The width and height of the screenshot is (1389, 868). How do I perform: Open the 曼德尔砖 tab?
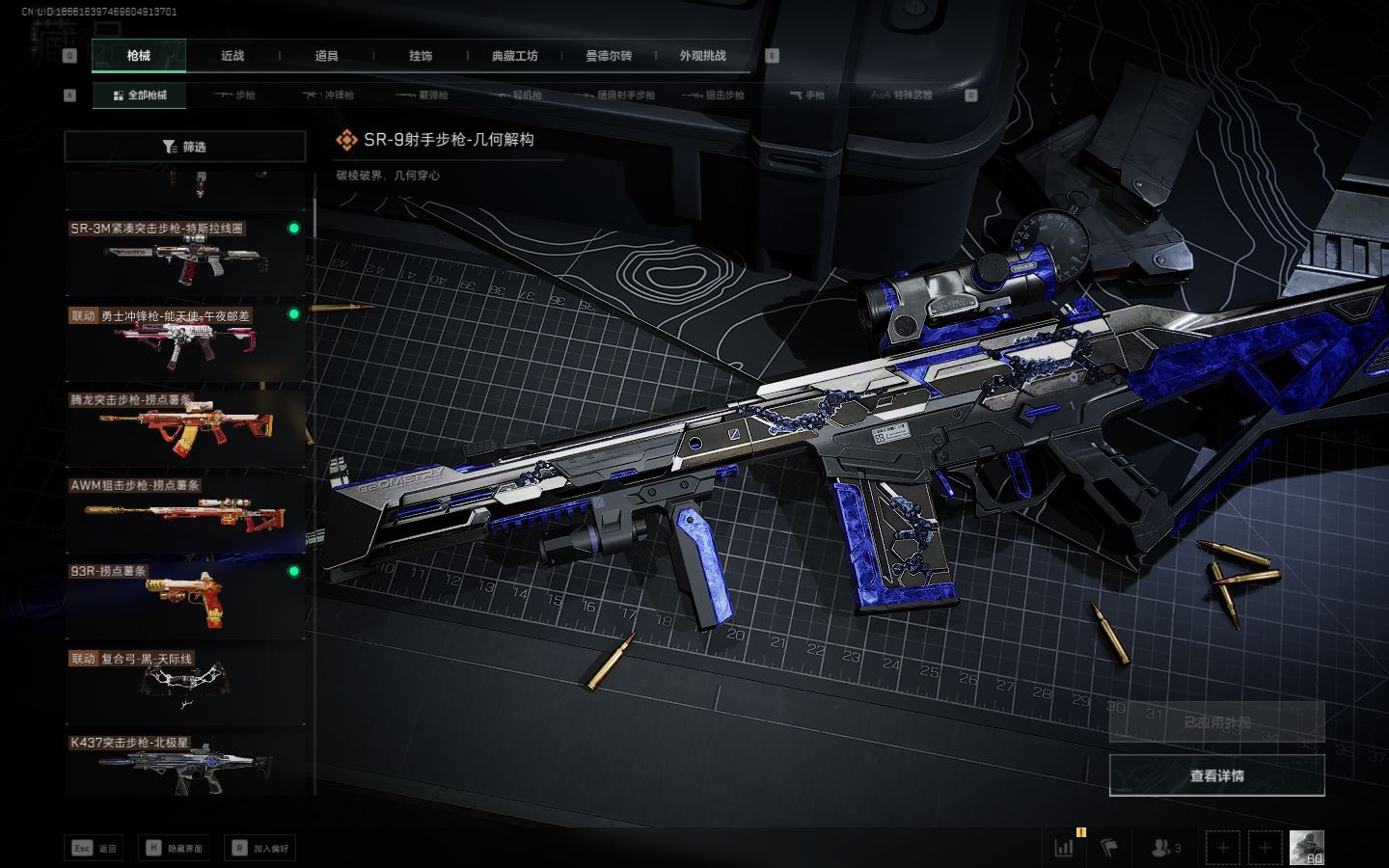click(x=609, y=56)
